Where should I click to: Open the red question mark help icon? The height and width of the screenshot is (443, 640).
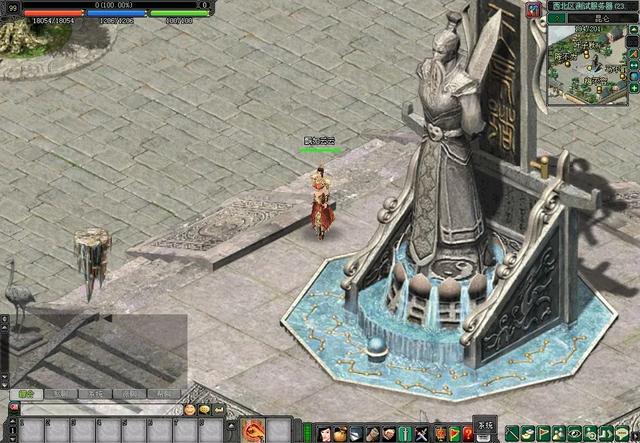point(467,433)
